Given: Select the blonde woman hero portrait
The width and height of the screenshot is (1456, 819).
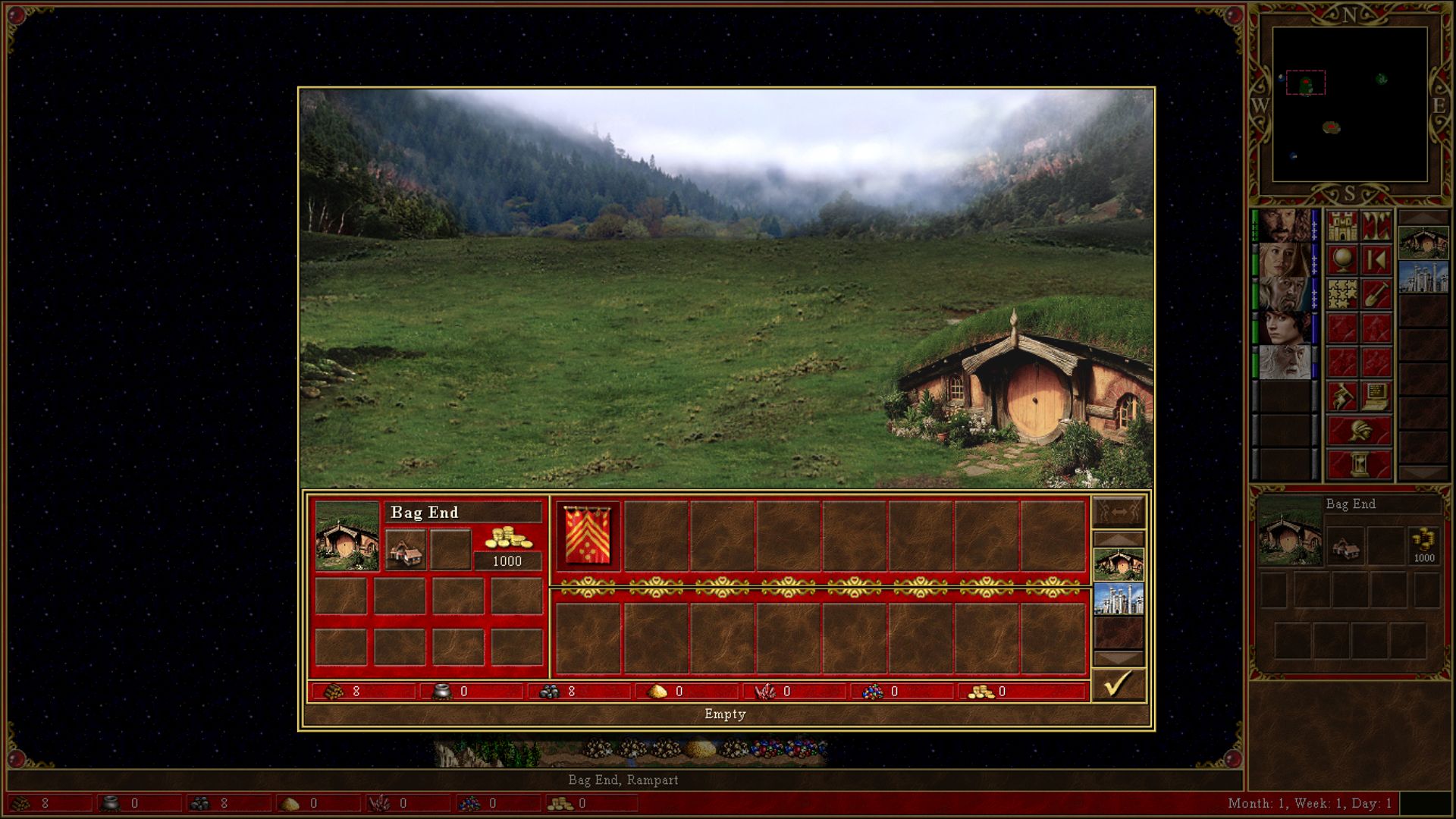Looking at the screenshot, I should [x=1284, y=260].
